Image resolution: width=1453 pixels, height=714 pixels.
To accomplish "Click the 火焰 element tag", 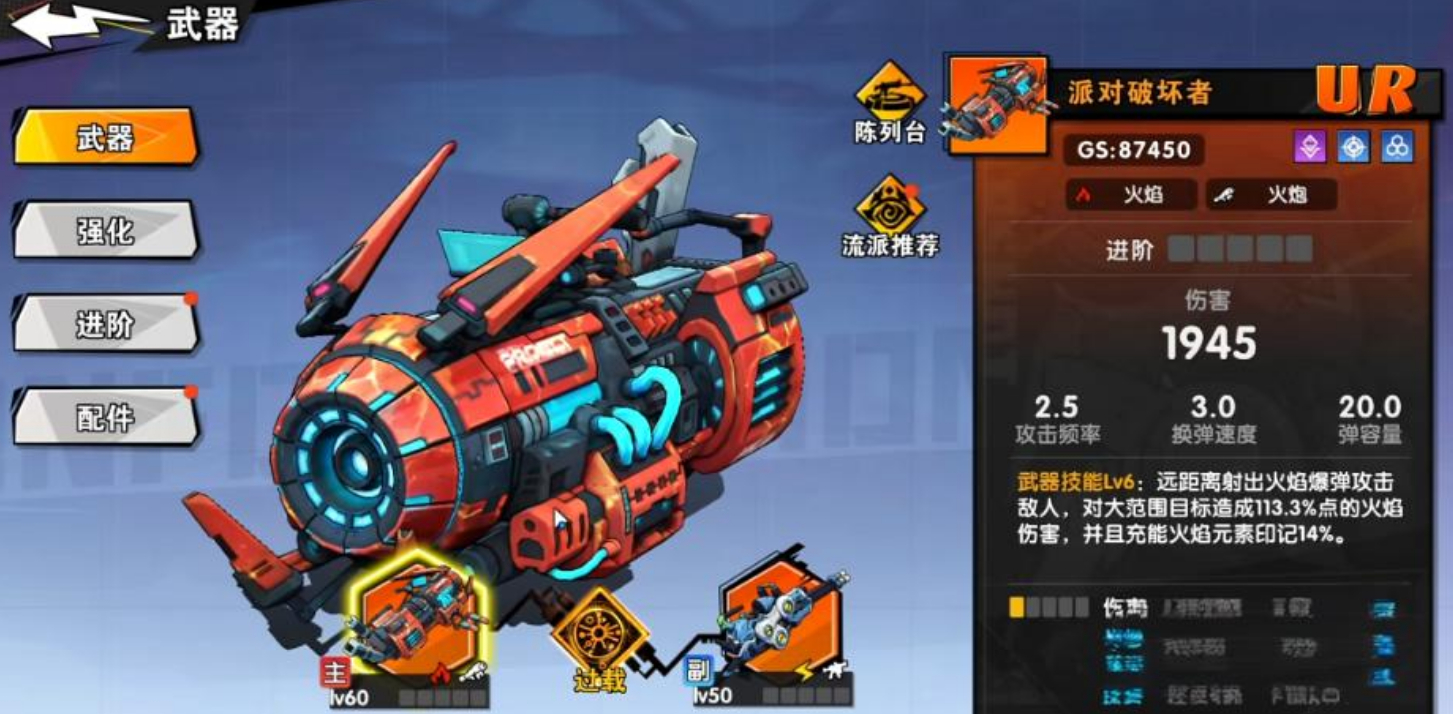I will [1130, 195].
